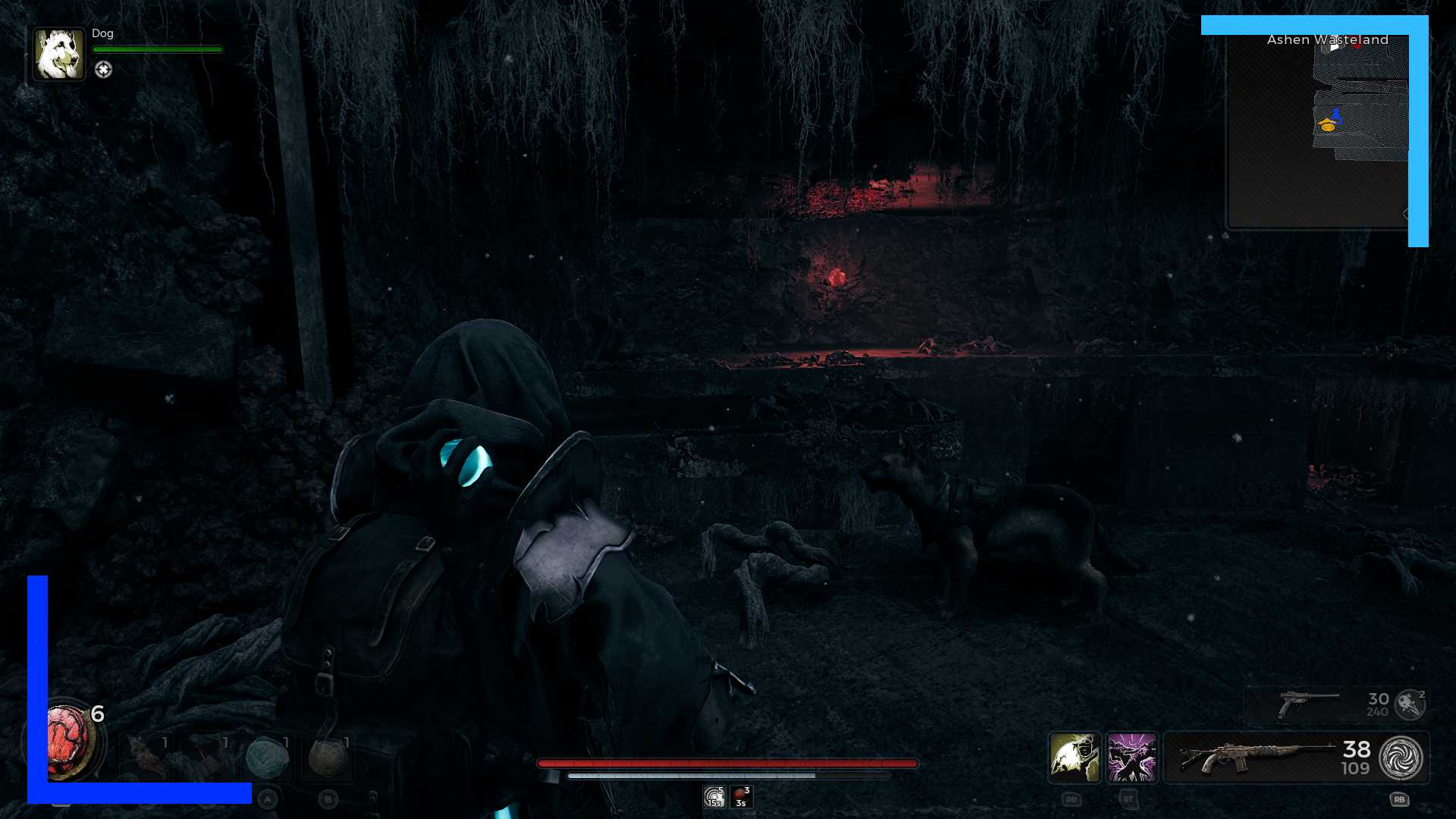
Task: Select the brown pouch consumable slot
Action: pyautogui.click(x=328, y=758)
